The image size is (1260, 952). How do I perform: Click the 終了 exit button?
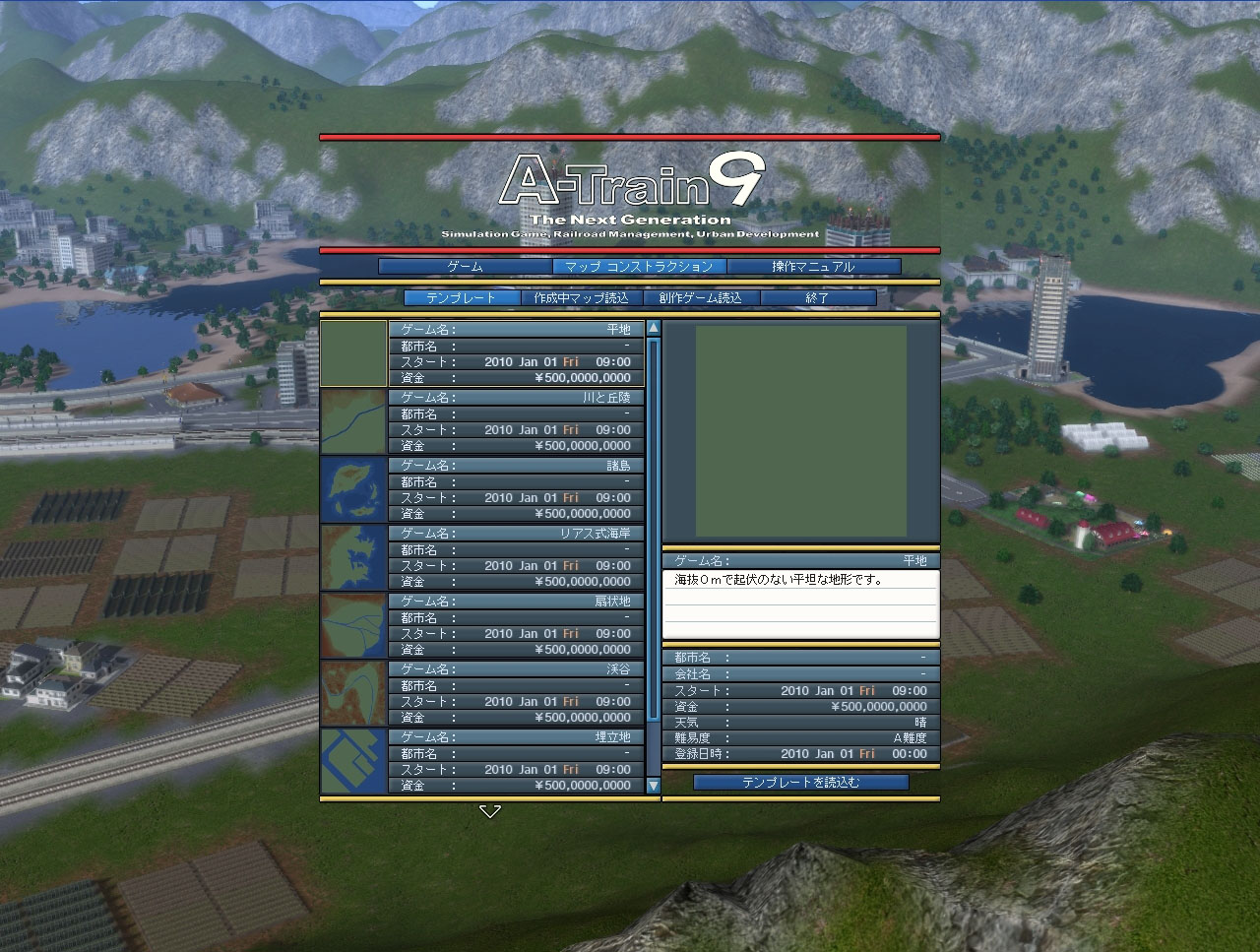(x=817, y=298)
